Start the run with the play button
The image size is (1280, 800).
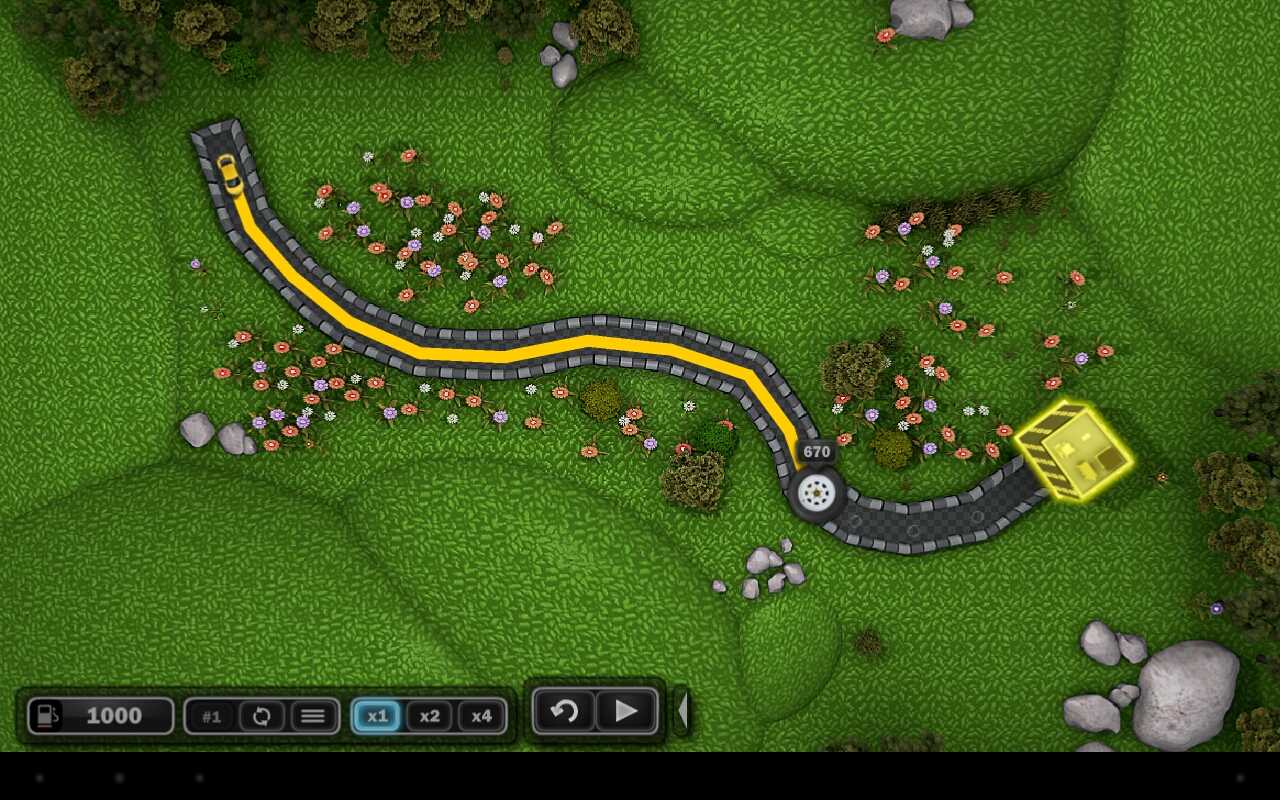627,711
